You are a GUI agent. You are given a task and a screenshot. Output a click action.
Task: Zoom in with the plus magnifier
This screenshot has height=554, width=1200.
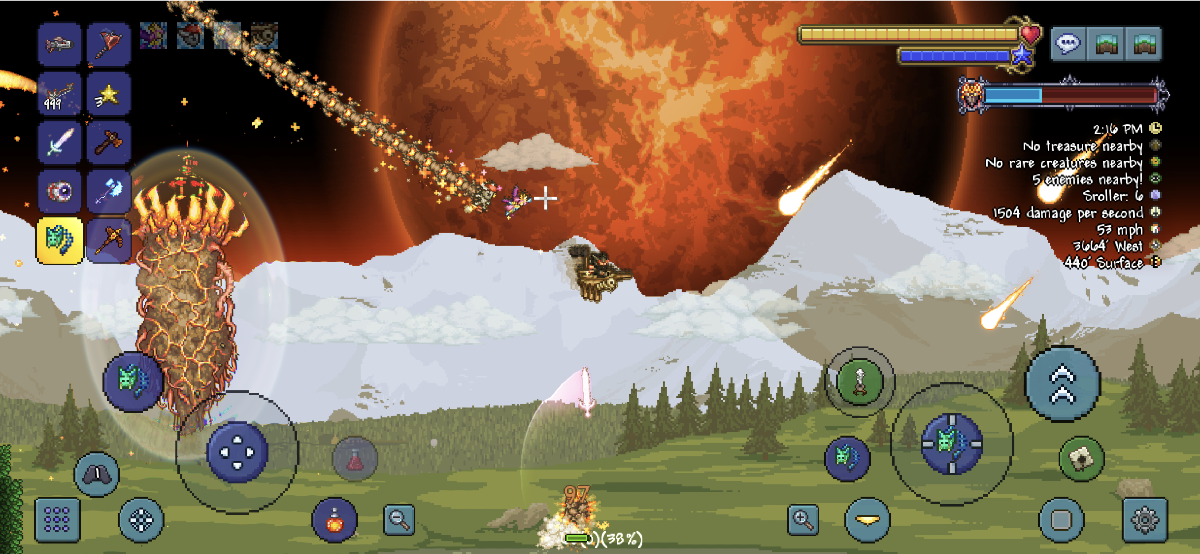804,519
